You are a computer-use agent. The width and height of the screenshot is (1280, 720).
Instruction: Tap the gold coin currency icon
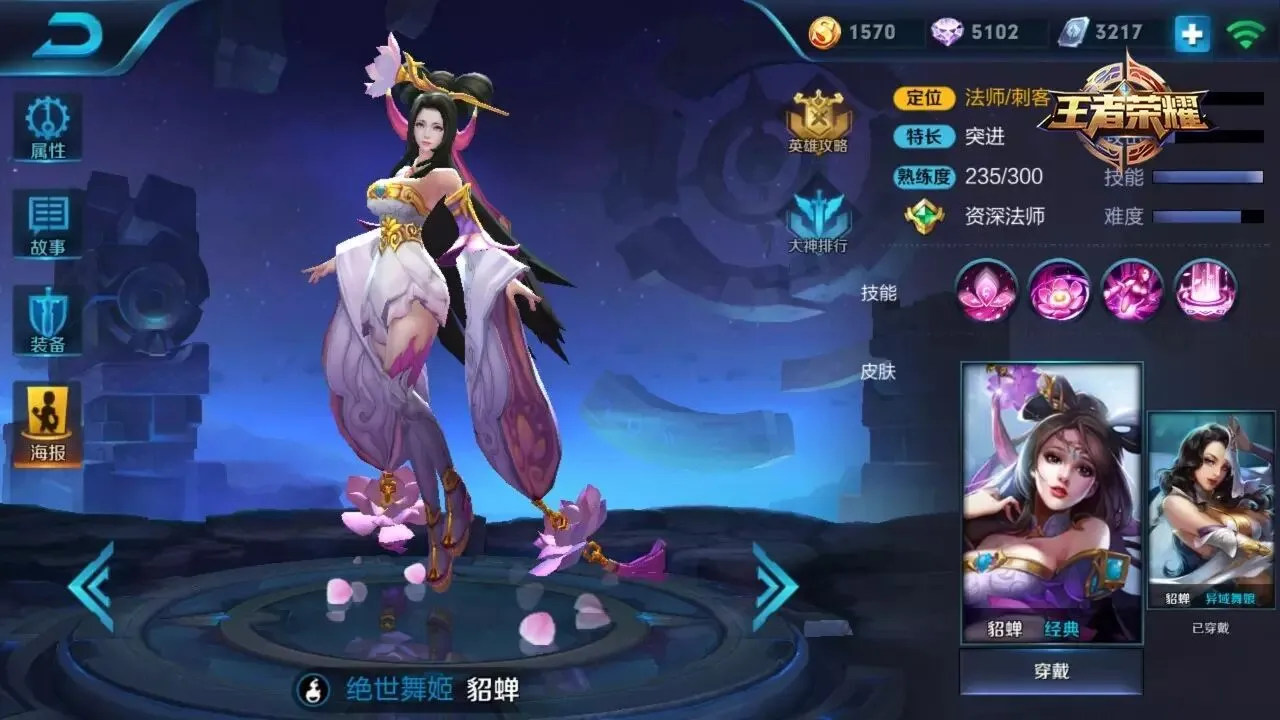825,33
